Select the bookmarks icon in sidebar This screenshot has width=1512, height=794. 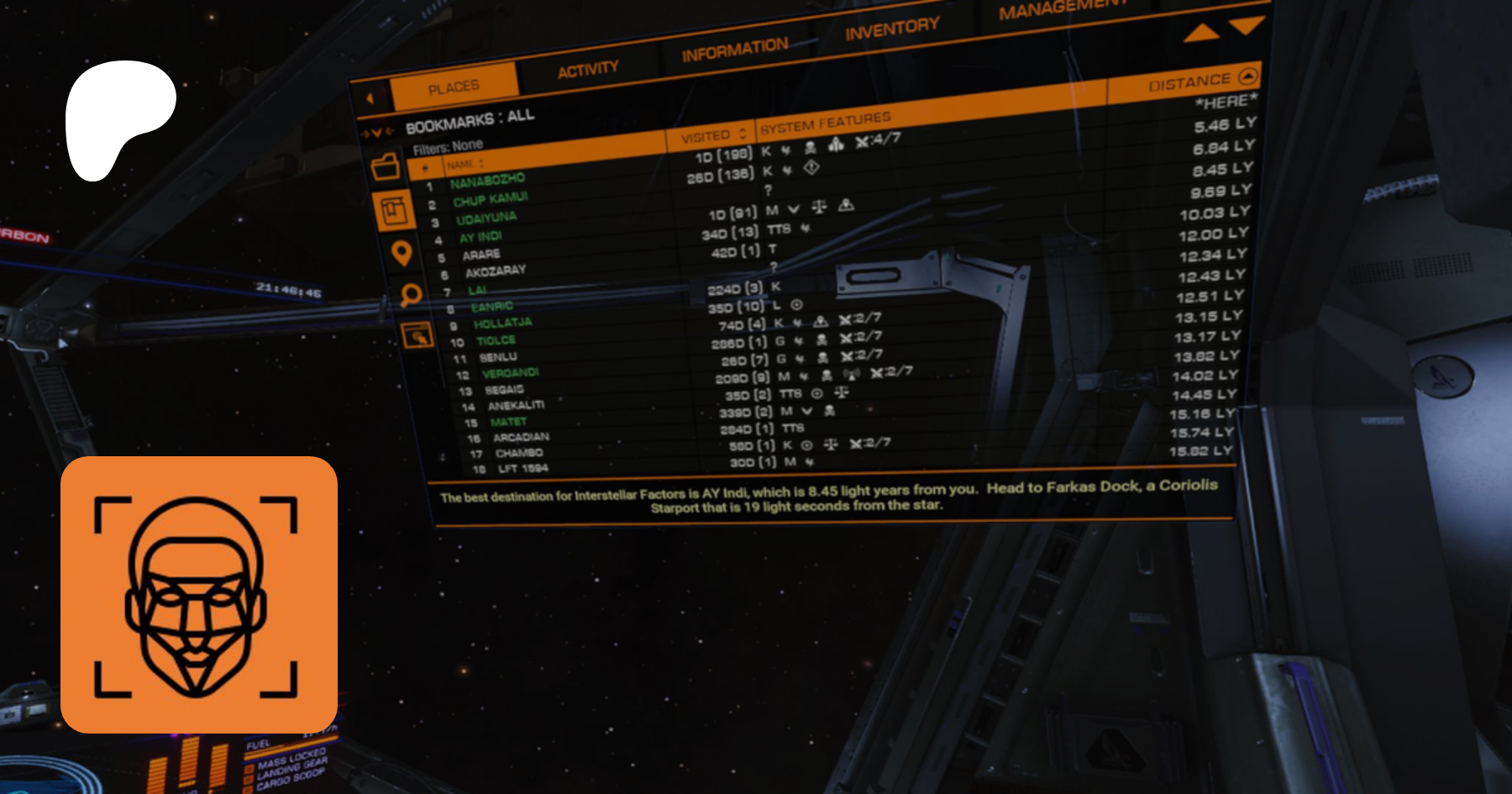pyautogui.click(x=393, y=210)
